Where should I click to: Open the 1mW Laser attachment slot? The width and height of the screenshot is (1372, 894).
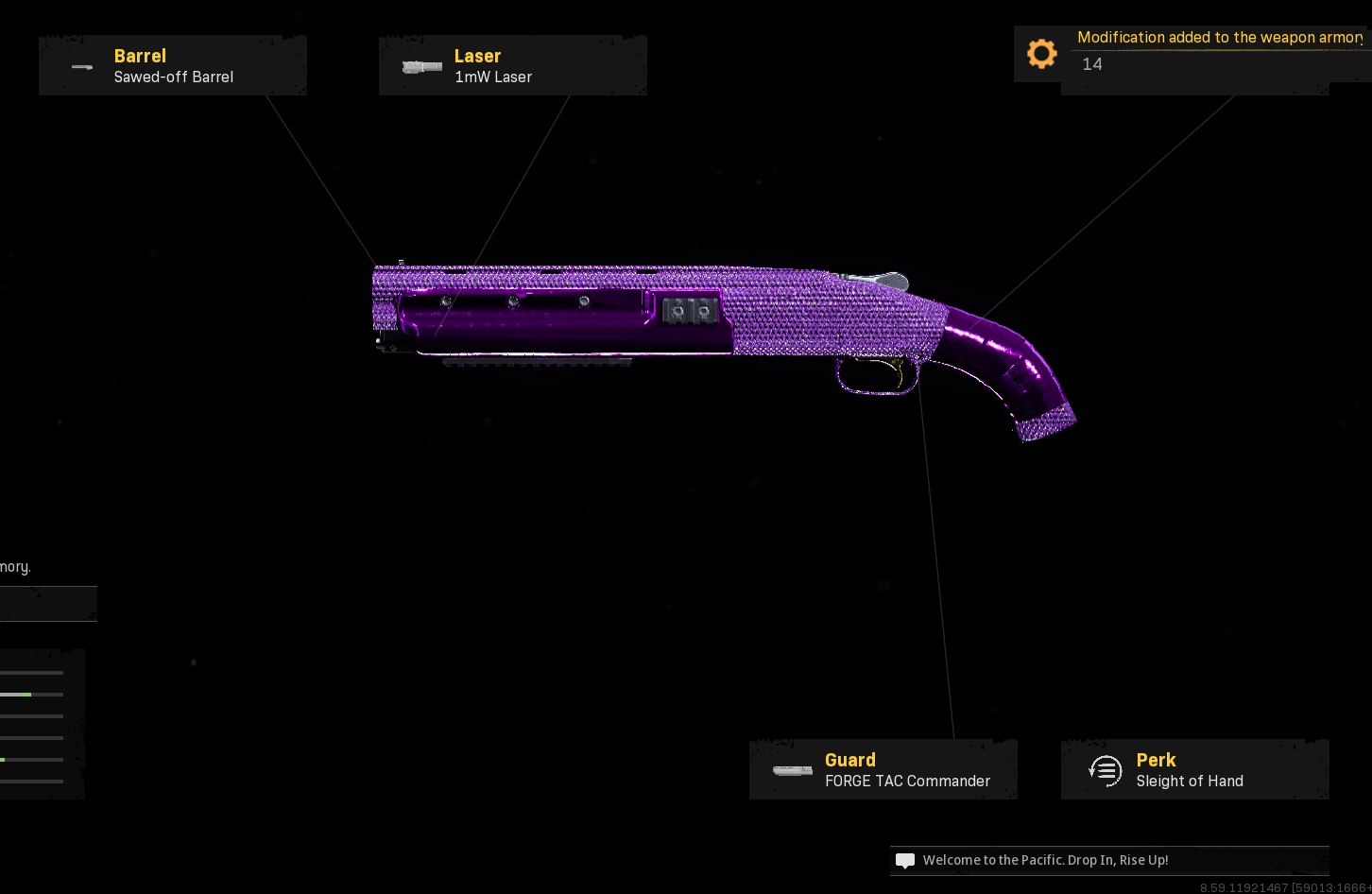[513, 66]
